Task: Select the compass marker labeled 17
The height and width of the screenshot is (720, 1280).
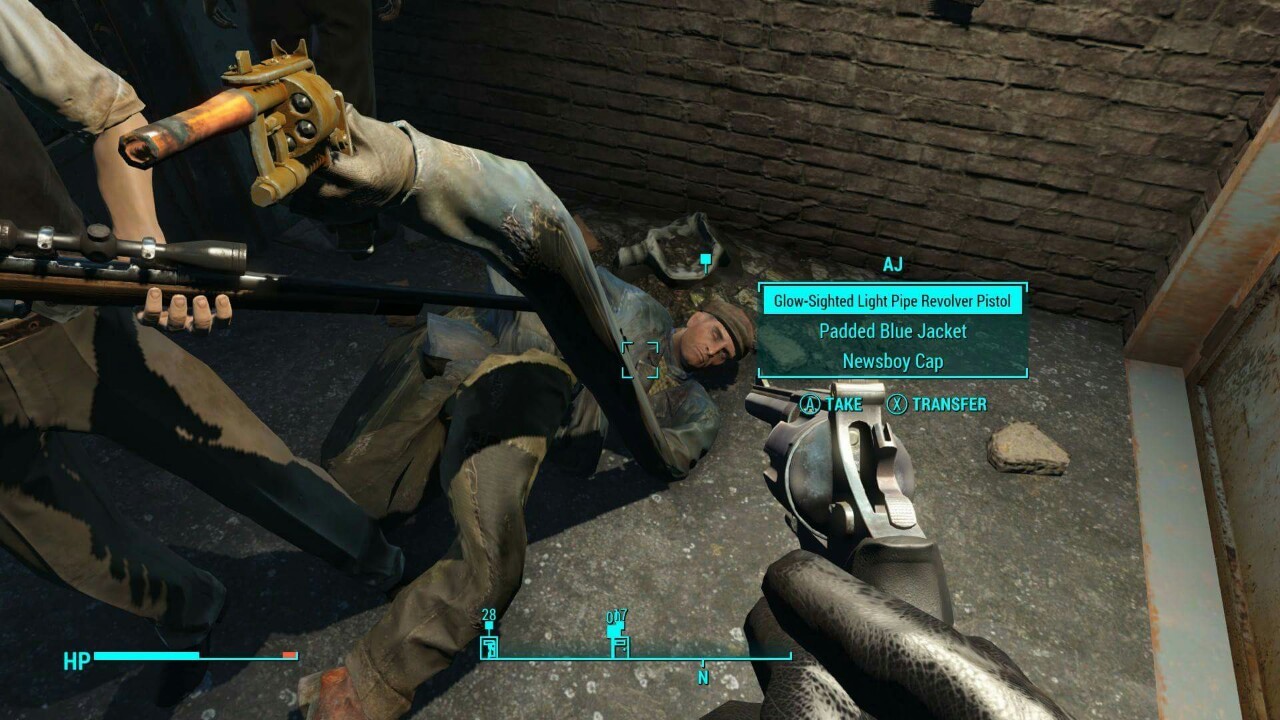Action: click(617, 645)
